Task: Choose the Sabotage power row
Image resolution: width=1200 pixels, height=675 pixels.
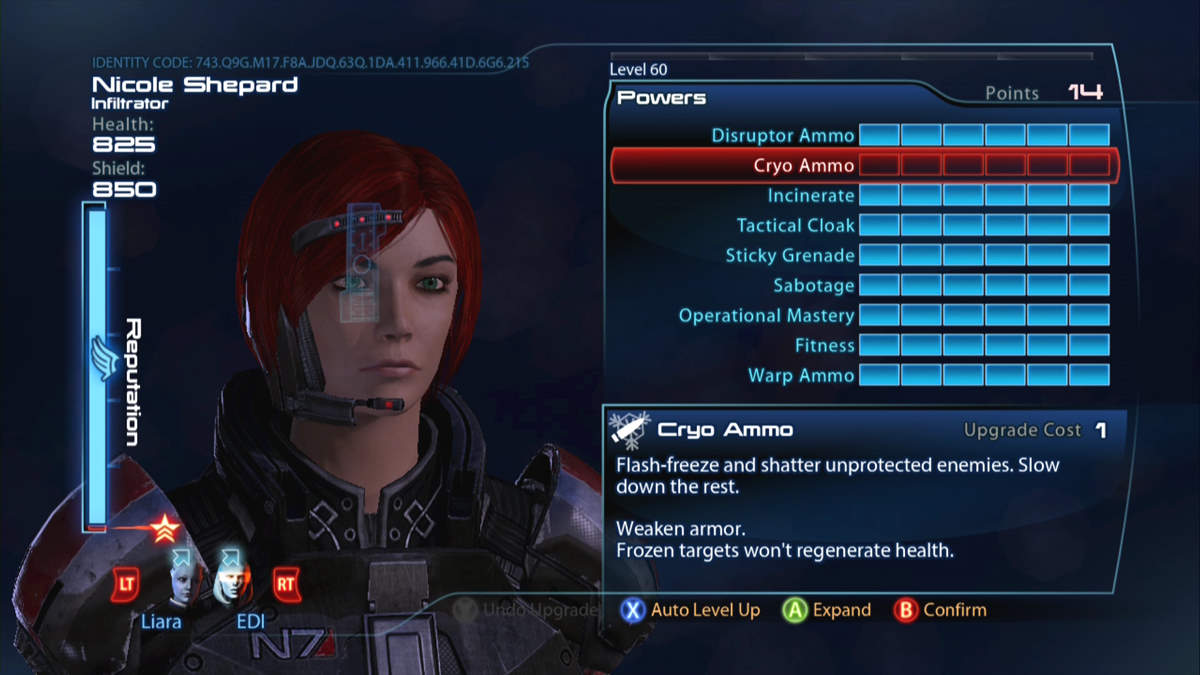Action: point(814,285)
